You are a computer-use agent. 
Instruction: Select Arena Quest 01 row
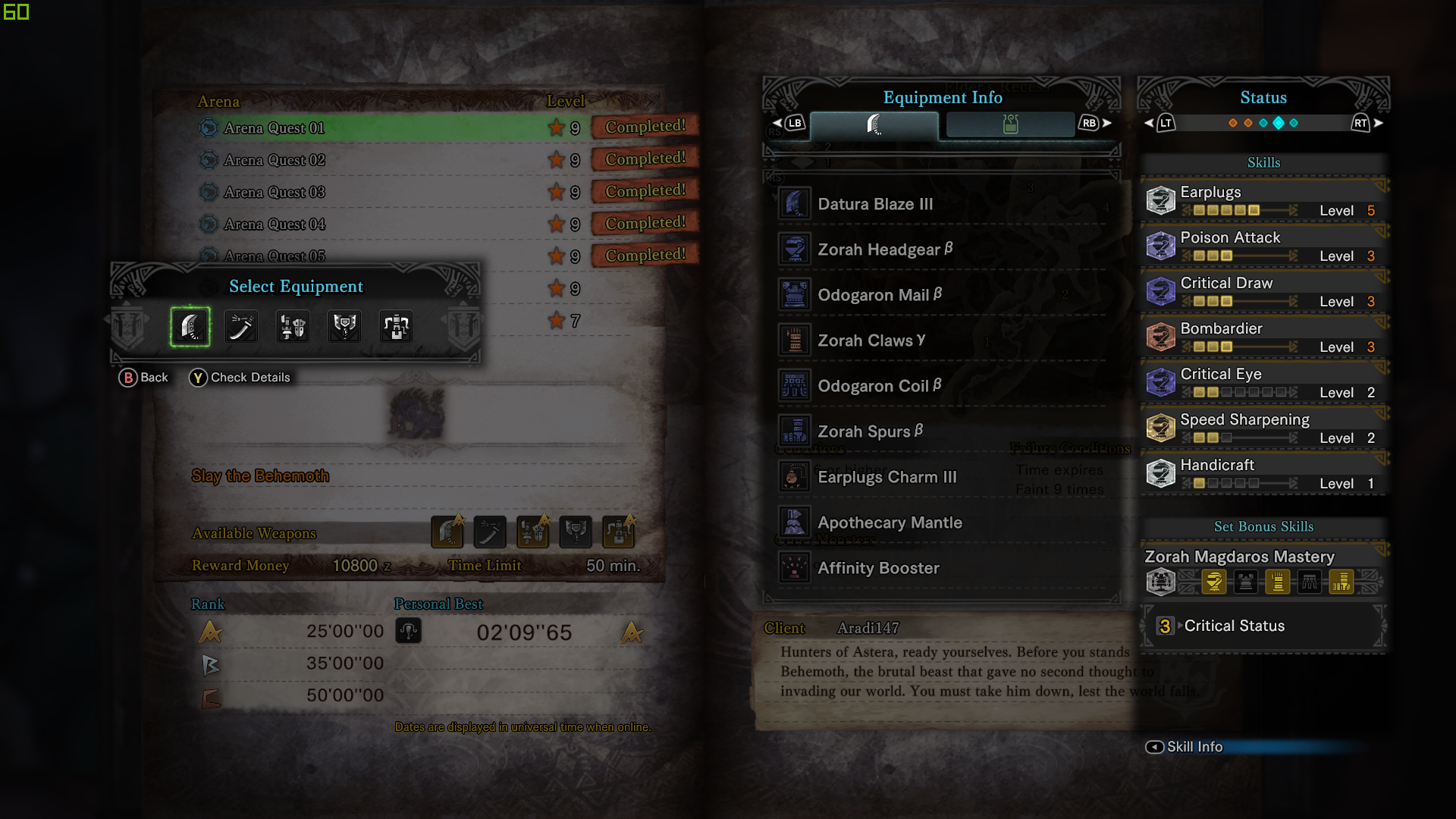[275, 128]
